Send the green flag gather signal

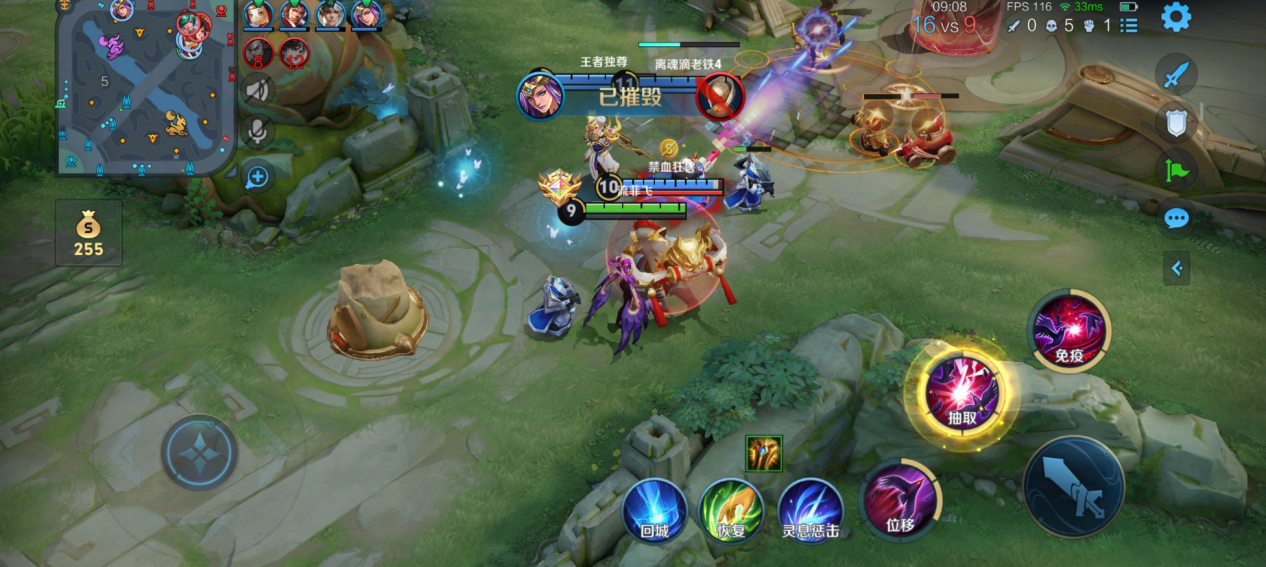pyautogui.click(x=1176, y=170)
